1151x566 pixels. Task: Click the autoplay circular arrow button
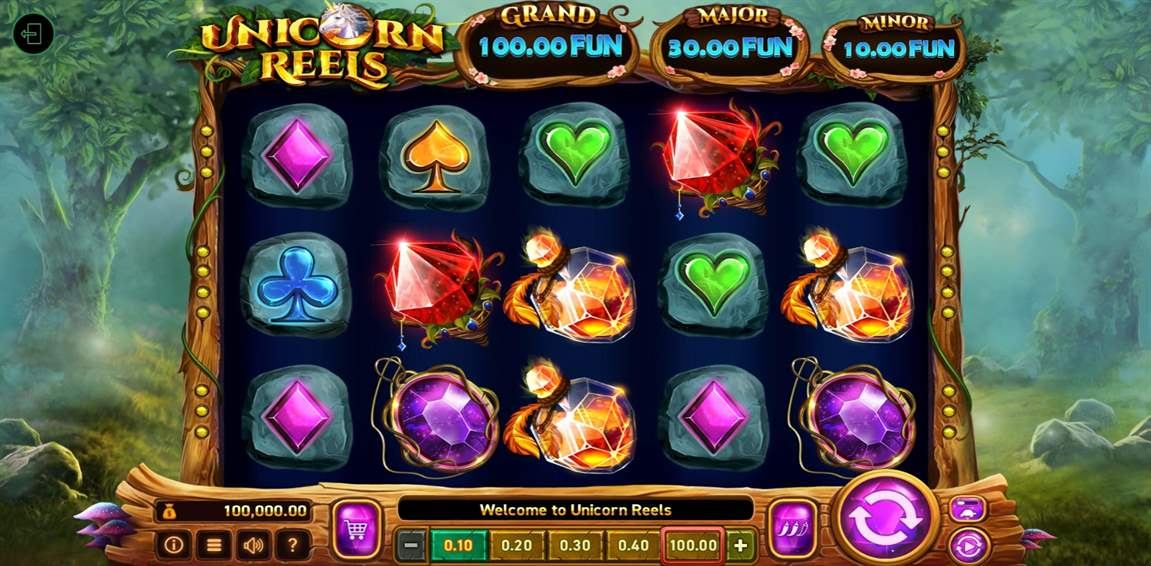coord(968,546)
